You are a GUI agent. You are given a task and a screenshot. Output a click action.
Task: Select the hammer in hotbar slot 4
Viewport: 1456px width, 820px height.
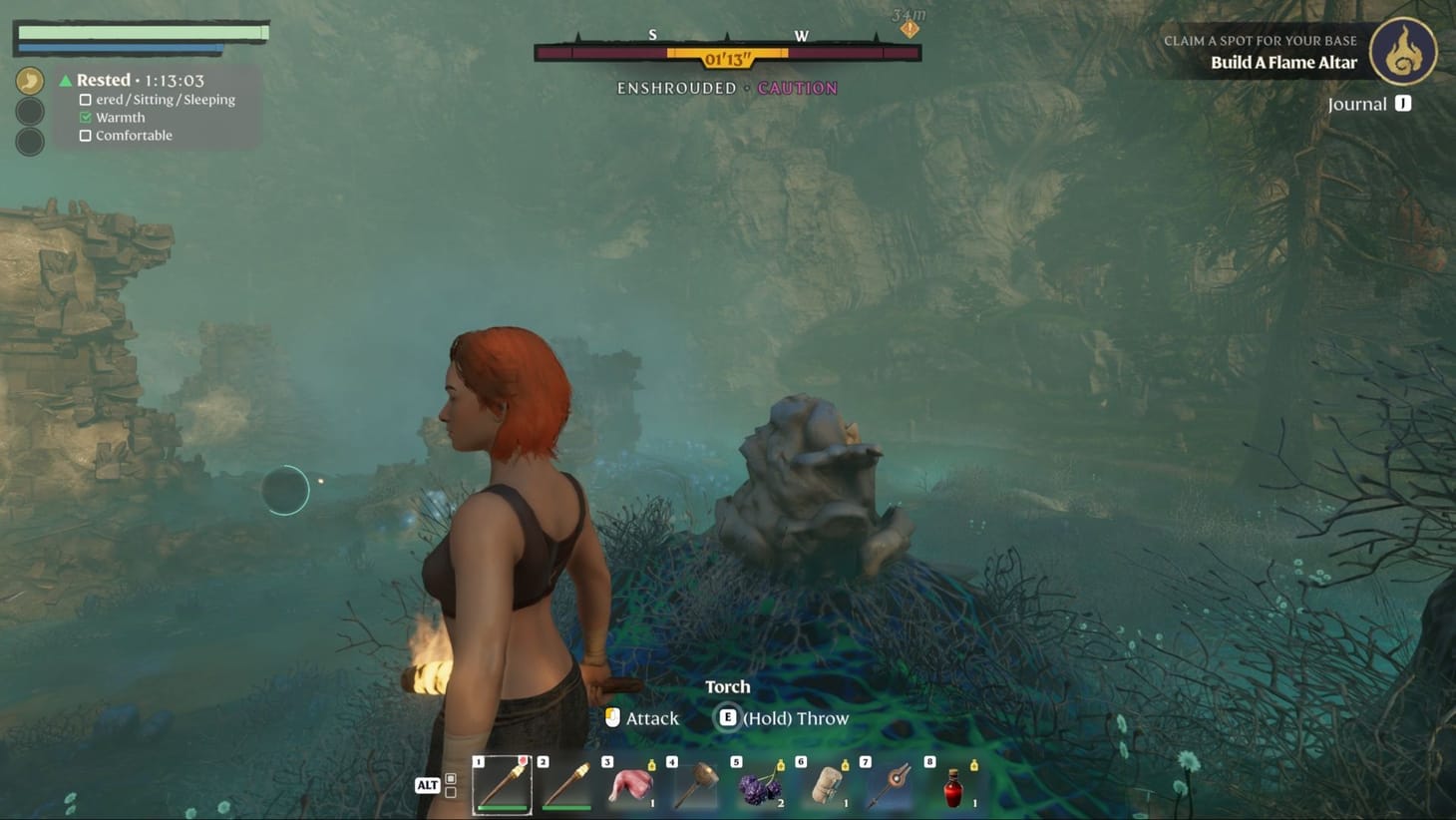tap(697, 784)
